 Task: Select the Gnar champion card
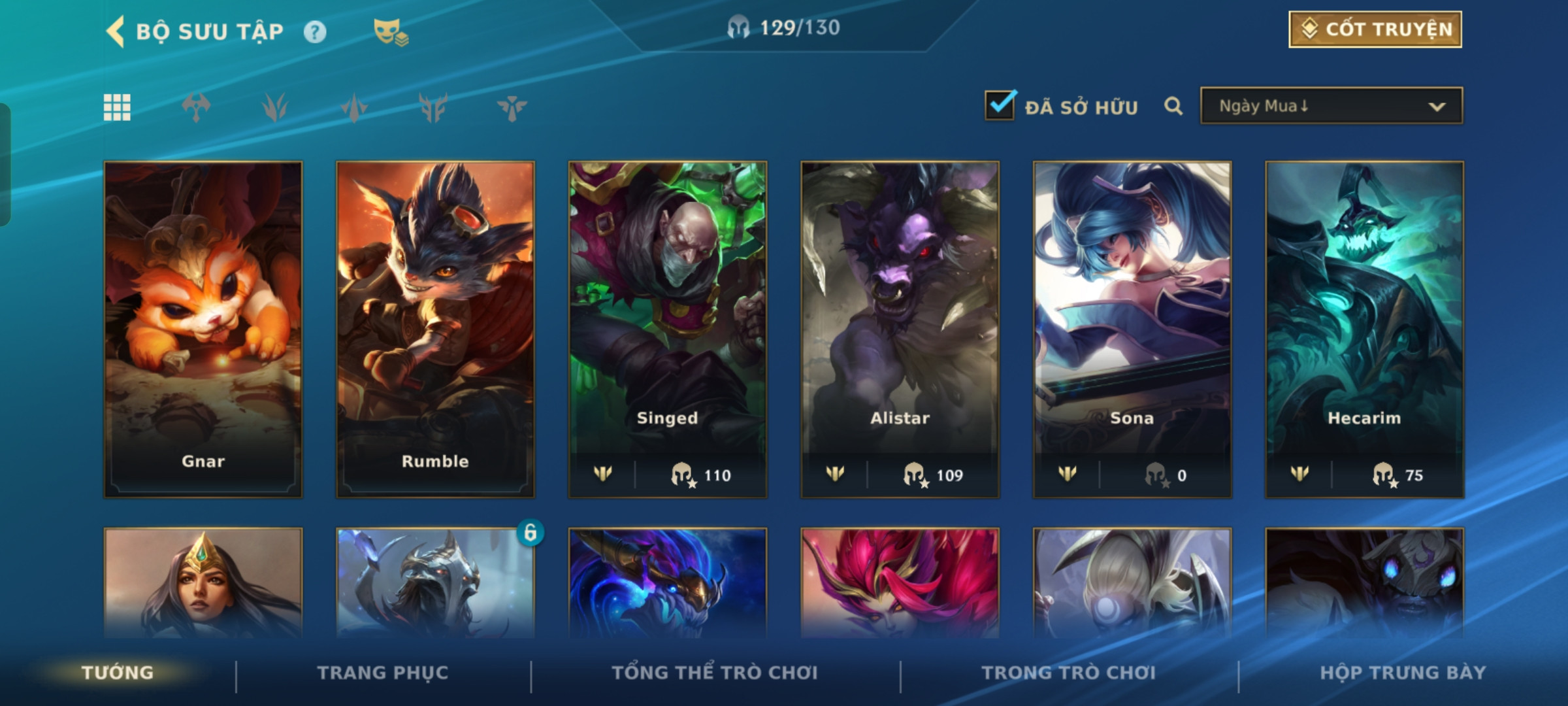[x=203, y=329]
